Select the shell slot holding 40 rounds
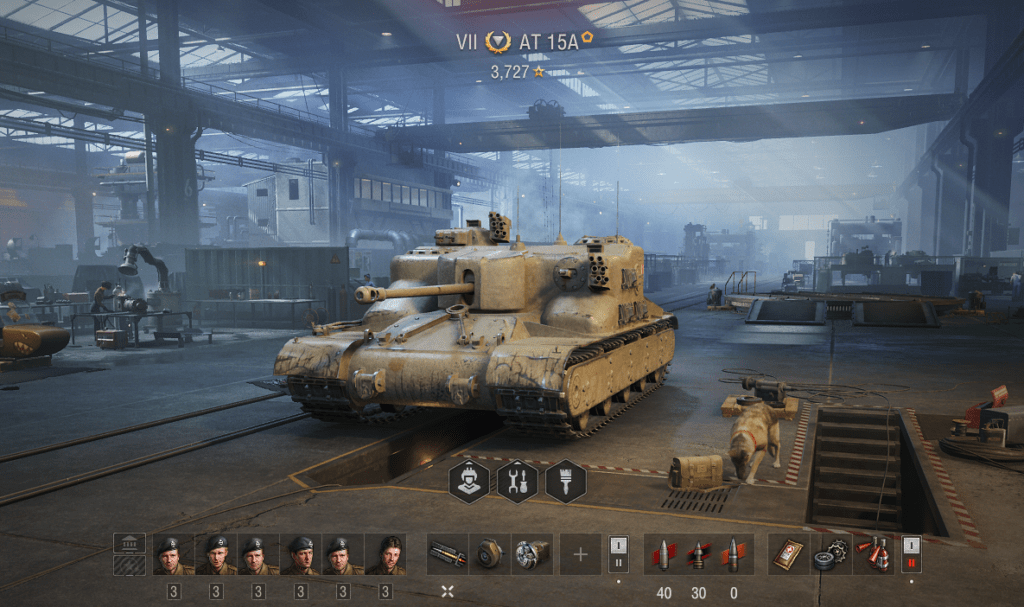1024x607 pixels. [664, 554]
